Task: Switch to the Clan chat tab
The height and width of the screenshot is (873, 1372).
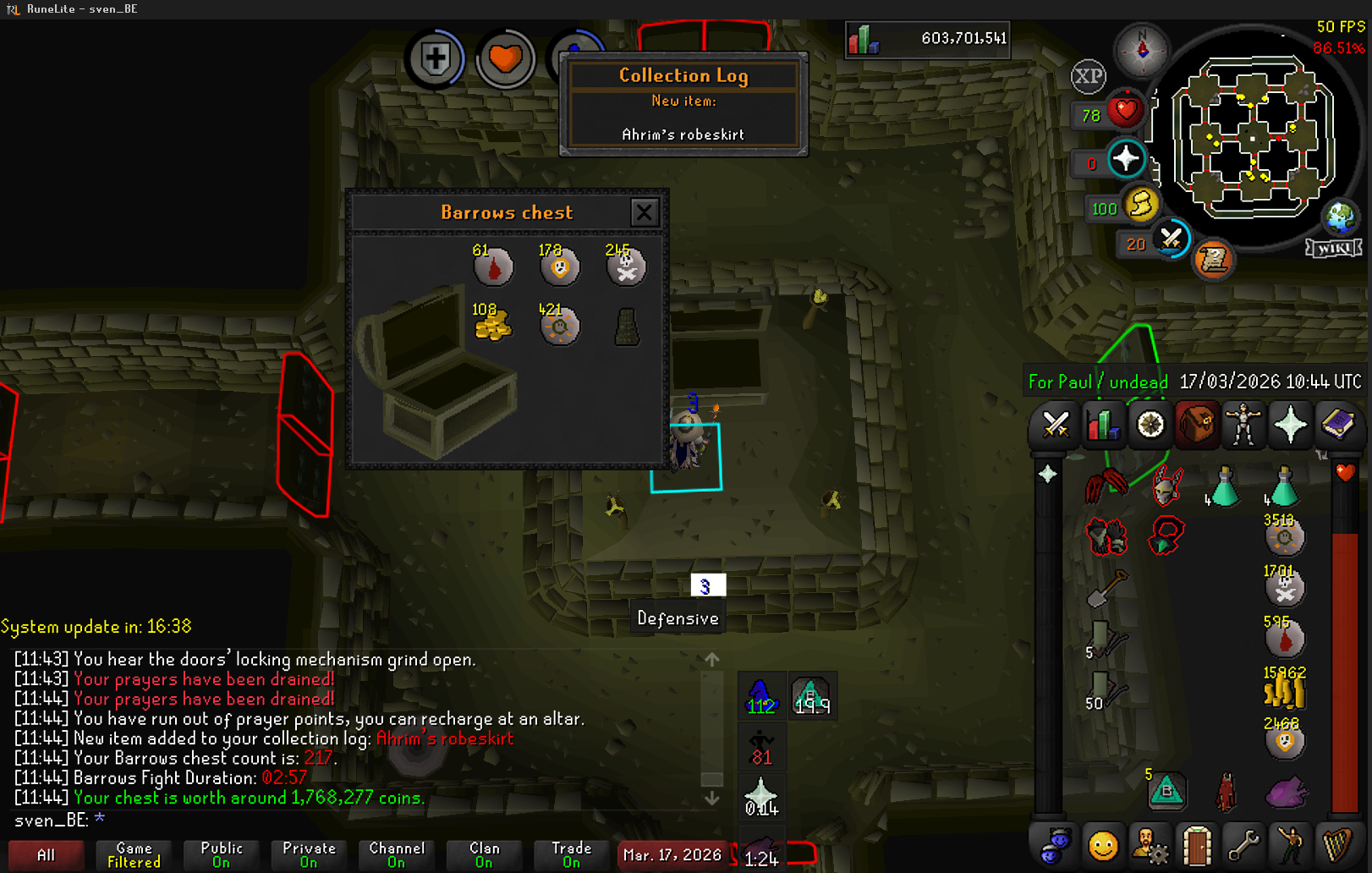Action: (484, 855)
